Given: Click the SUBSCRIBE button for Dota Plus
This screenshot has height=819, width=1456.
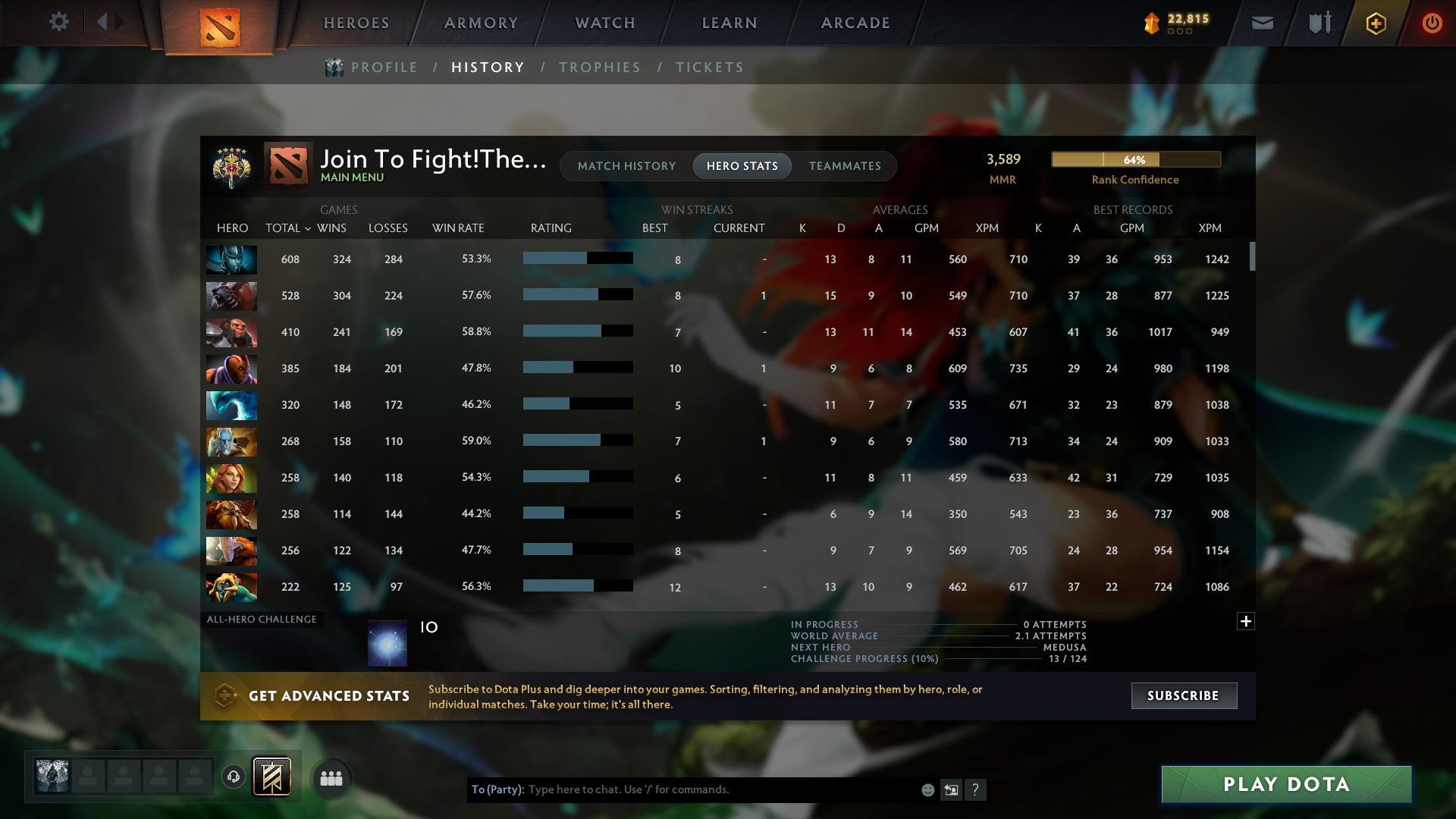Looking at the screenshot, I should tap(1183, 695).
